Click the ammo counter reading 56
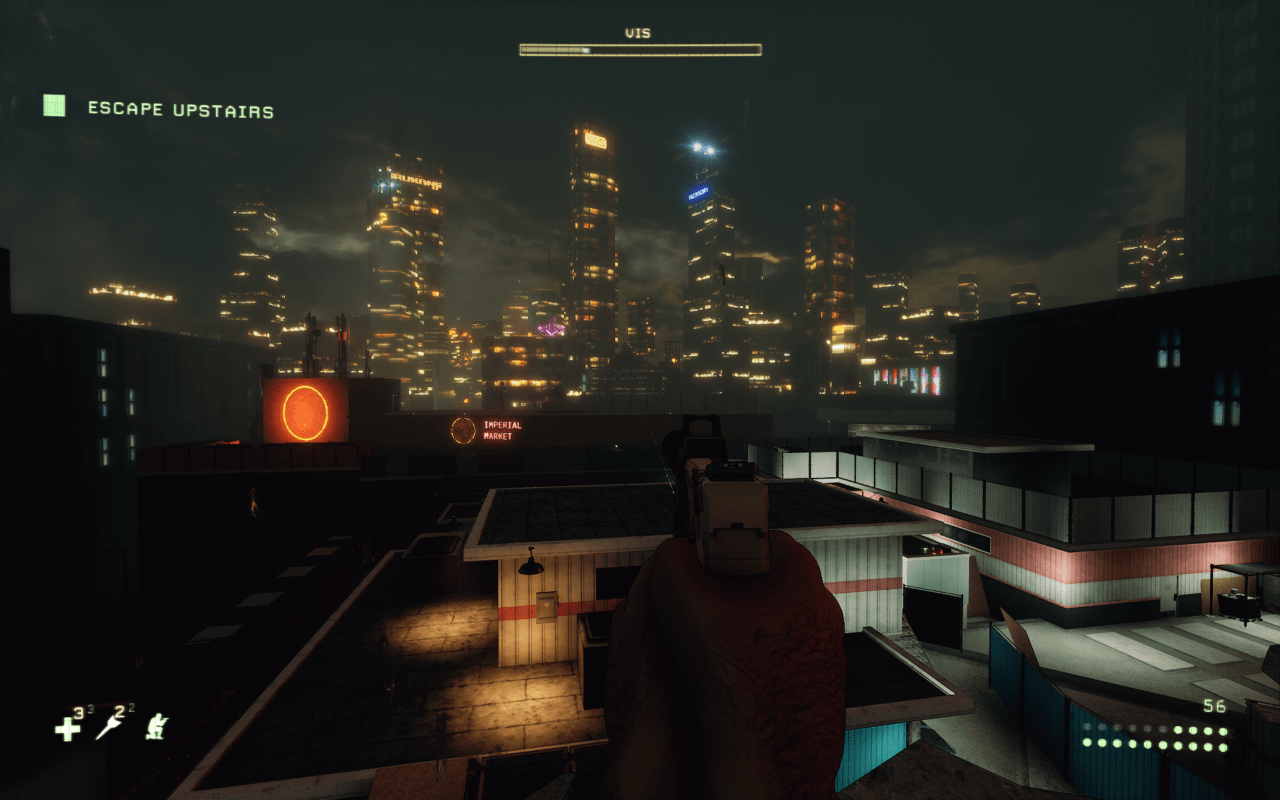The height and width of the screenshot is (800, 1280). point(1214,705)
